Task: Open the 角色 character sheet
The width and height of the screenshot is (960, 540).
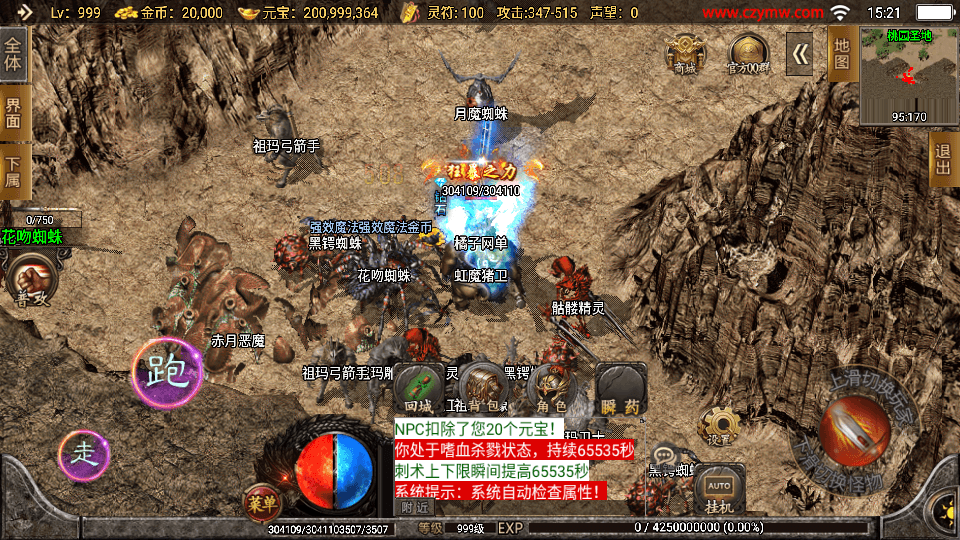Action: 552,387
